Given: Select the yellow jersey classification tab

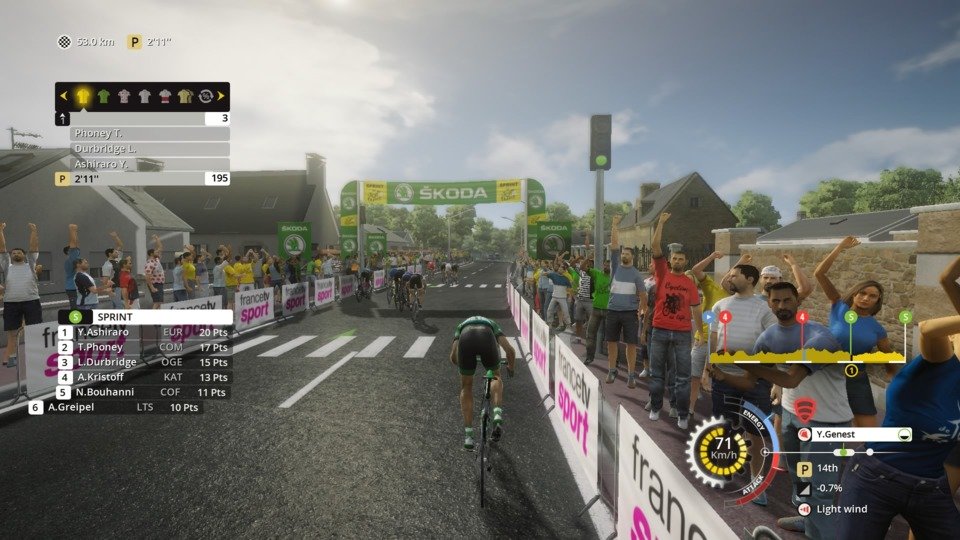Looking at the screenshot, I should (x=83, y=96).
